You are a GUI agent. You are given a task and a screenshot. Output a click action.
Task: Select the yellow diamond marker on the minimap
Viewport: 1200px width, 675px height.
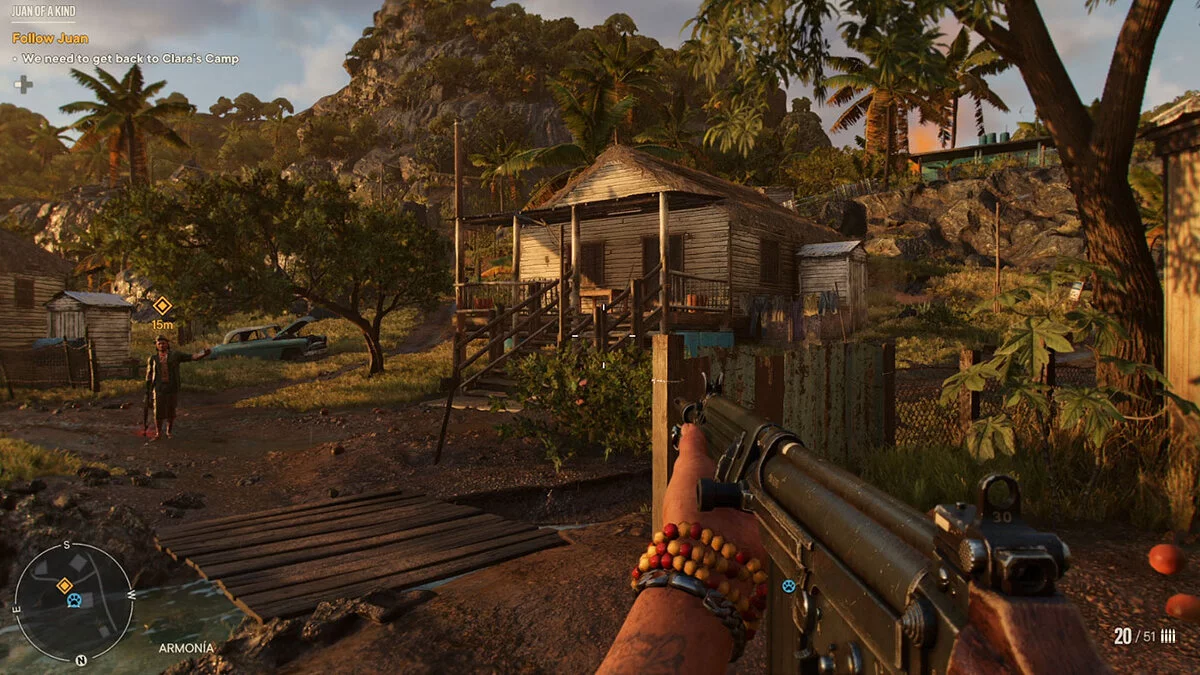point(64,584)
